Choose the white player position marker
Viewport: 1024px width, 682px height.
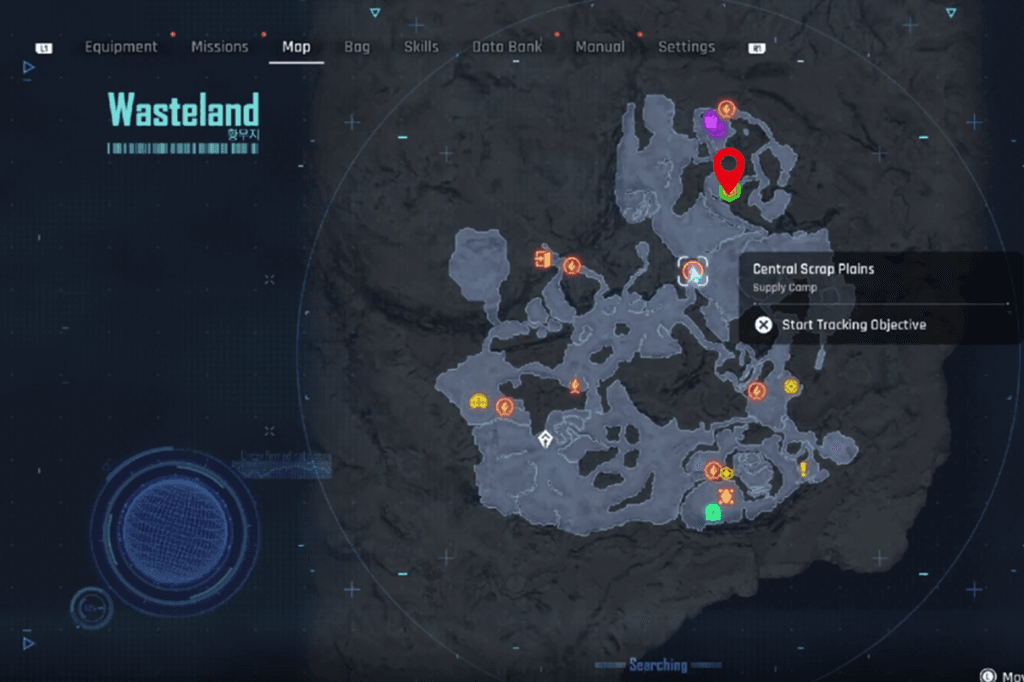tap(544, 438)
